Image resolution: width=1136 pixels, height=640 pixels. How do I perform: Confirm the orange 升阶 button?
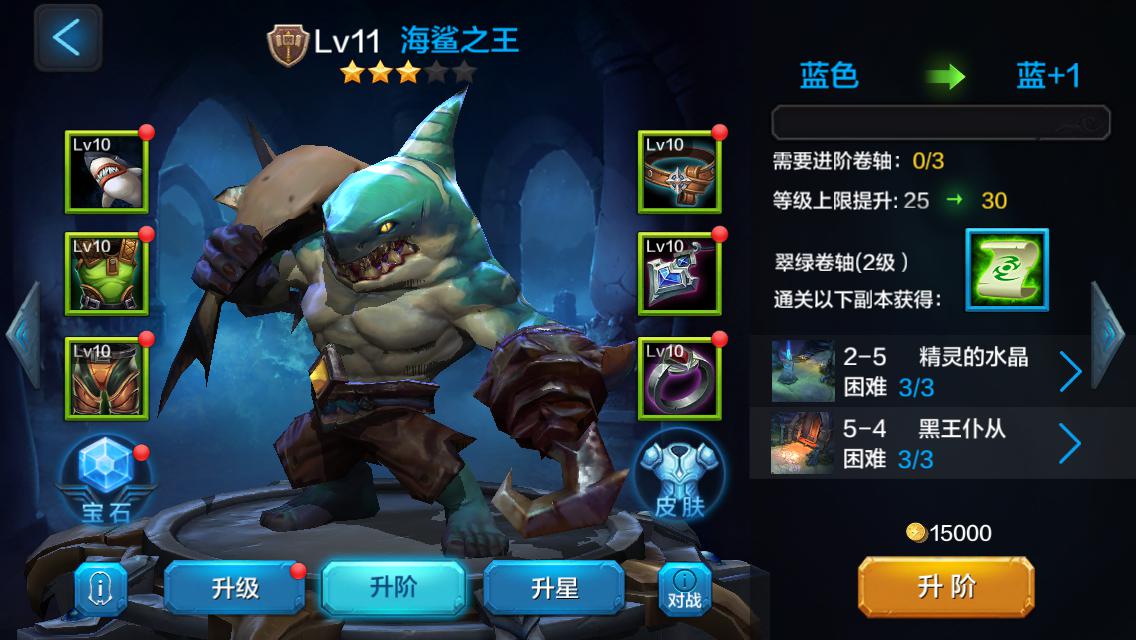(x=945, y=587)
